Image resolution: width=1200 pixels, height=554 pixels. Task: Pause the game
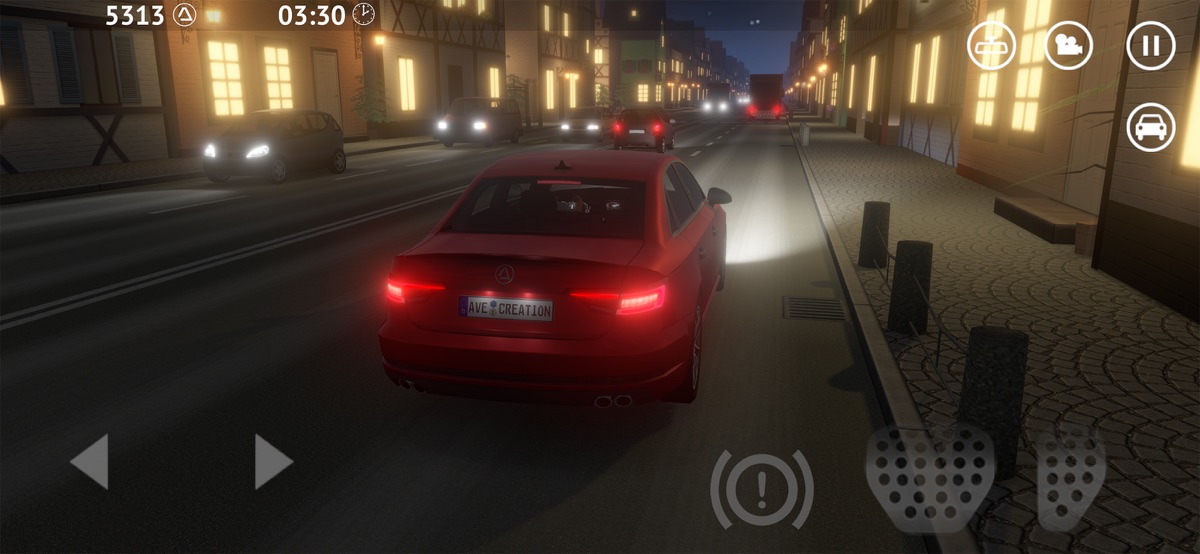point(1150,46)
